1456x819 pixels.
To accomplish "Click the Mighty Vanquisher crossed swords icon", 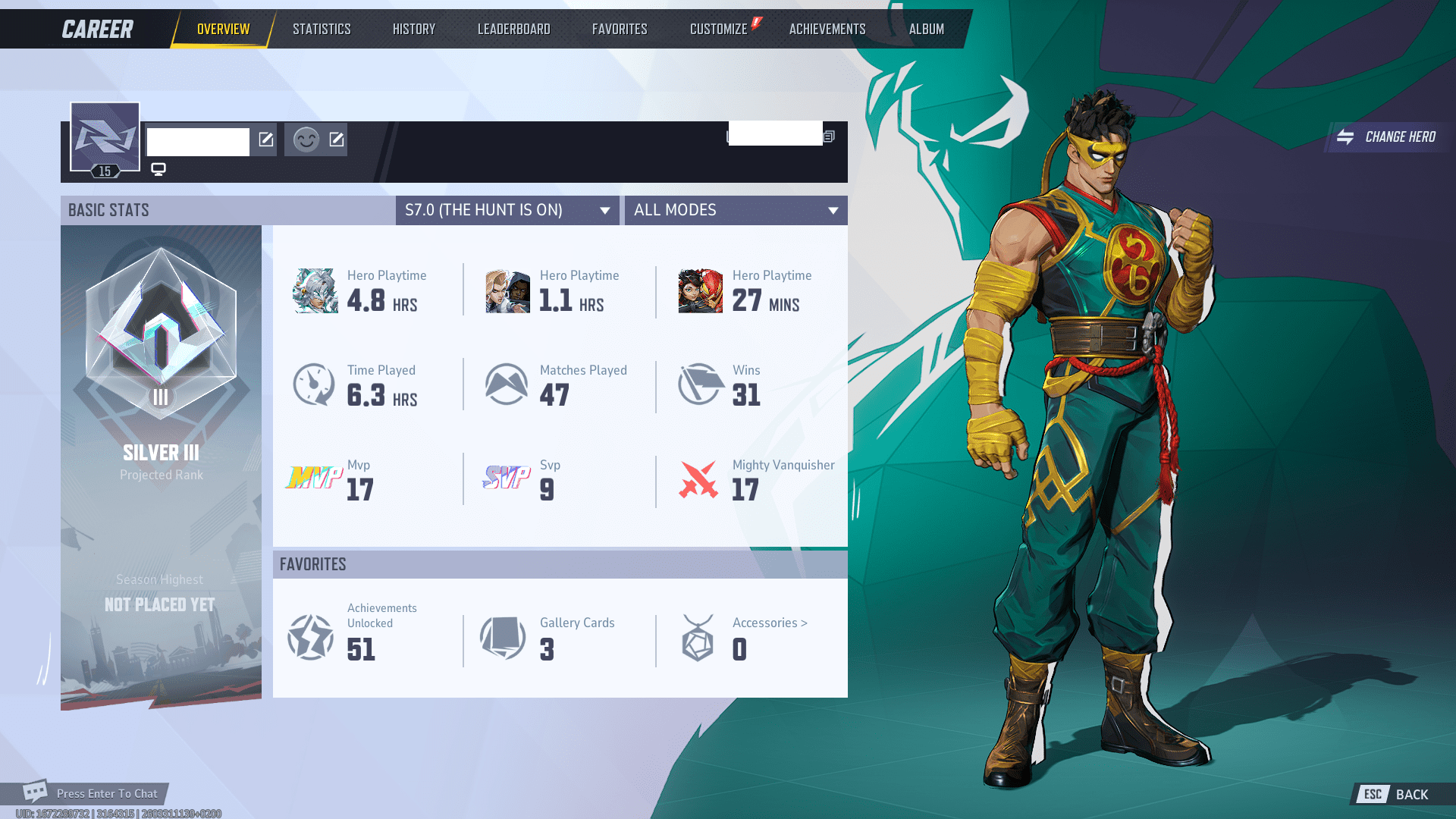I will (x=699, y=479).
